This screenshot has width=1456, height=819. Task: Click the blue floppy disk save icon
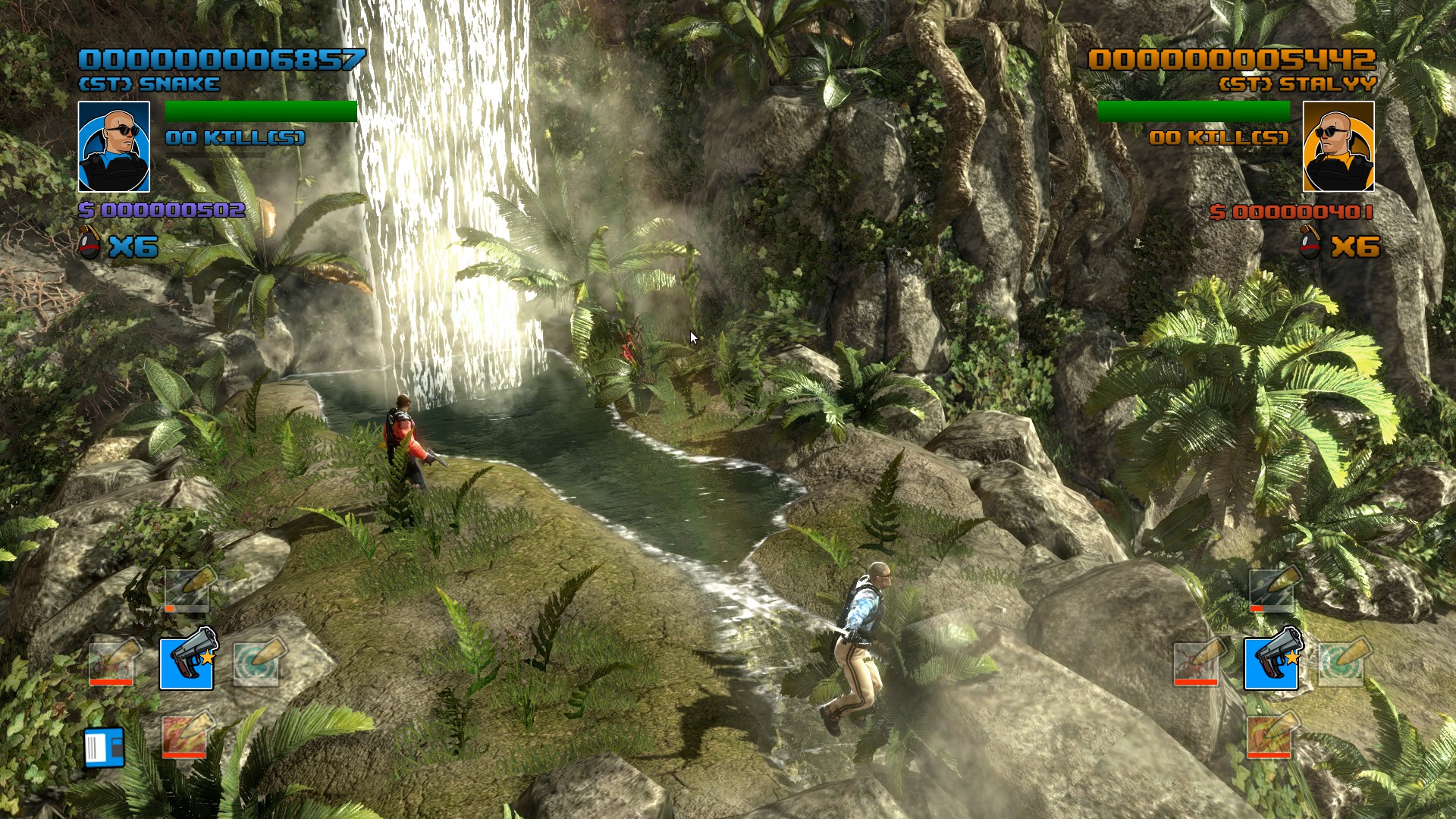[x=105, y=747]
